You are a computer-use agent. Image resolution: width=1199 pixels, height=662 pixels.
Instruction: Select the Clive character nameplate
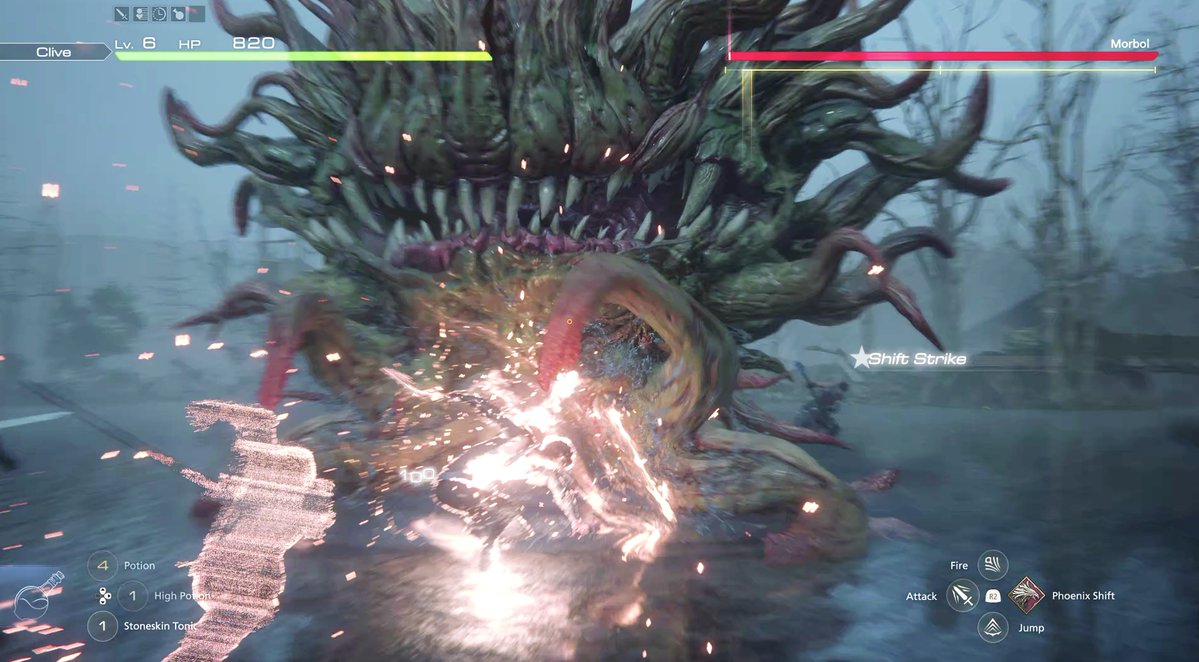[54, 52]
